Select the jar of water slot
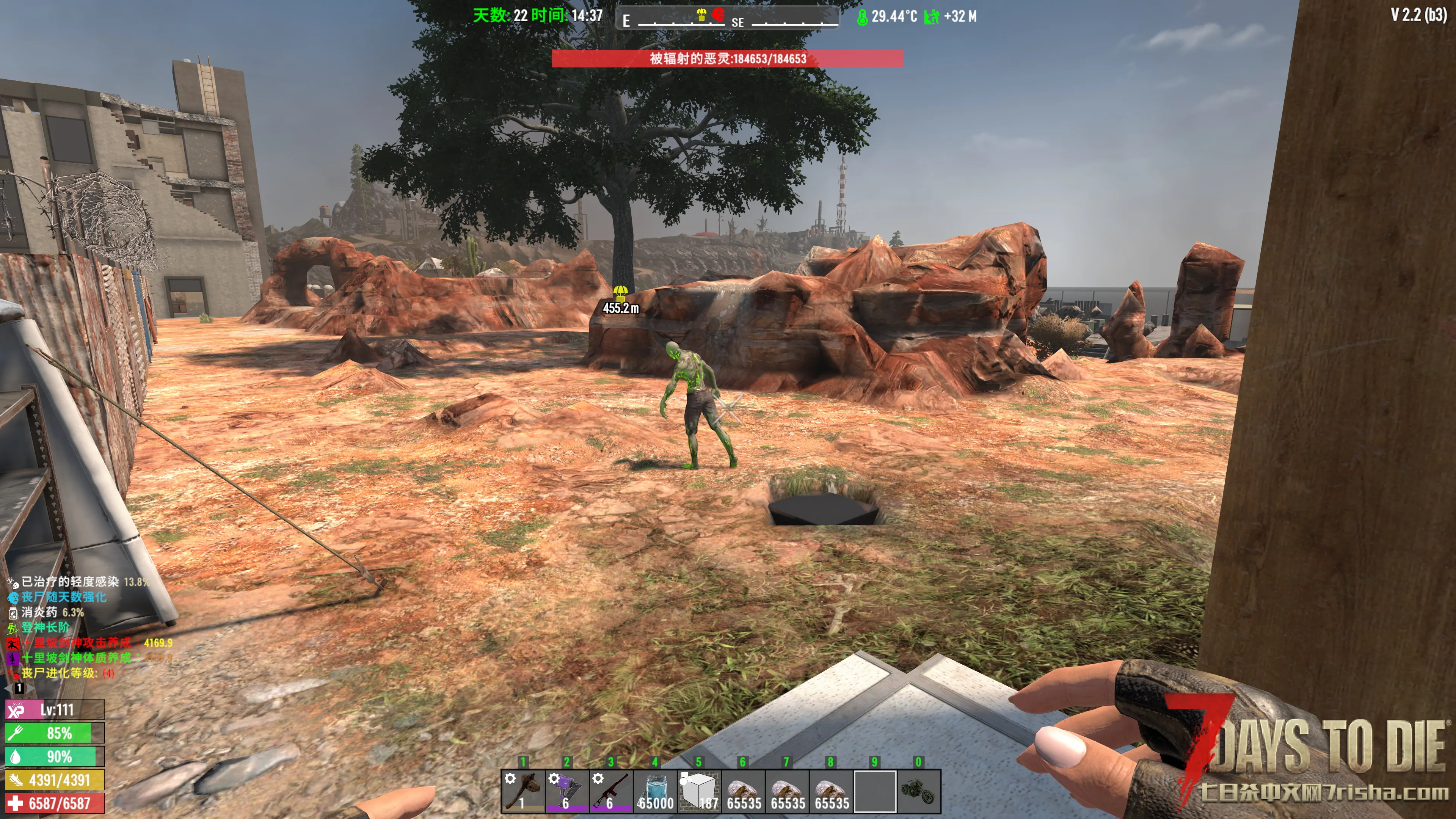This screenshot has width=1456, height=819. tap(655, 791)
